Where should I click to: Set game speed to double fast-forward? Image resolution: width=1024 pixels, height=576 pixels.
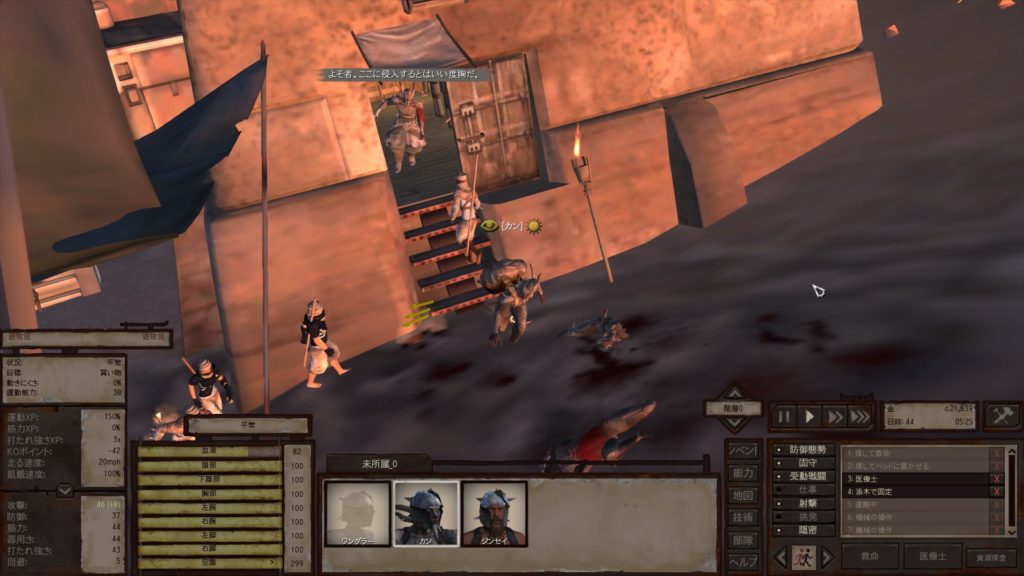click(835, 416)
